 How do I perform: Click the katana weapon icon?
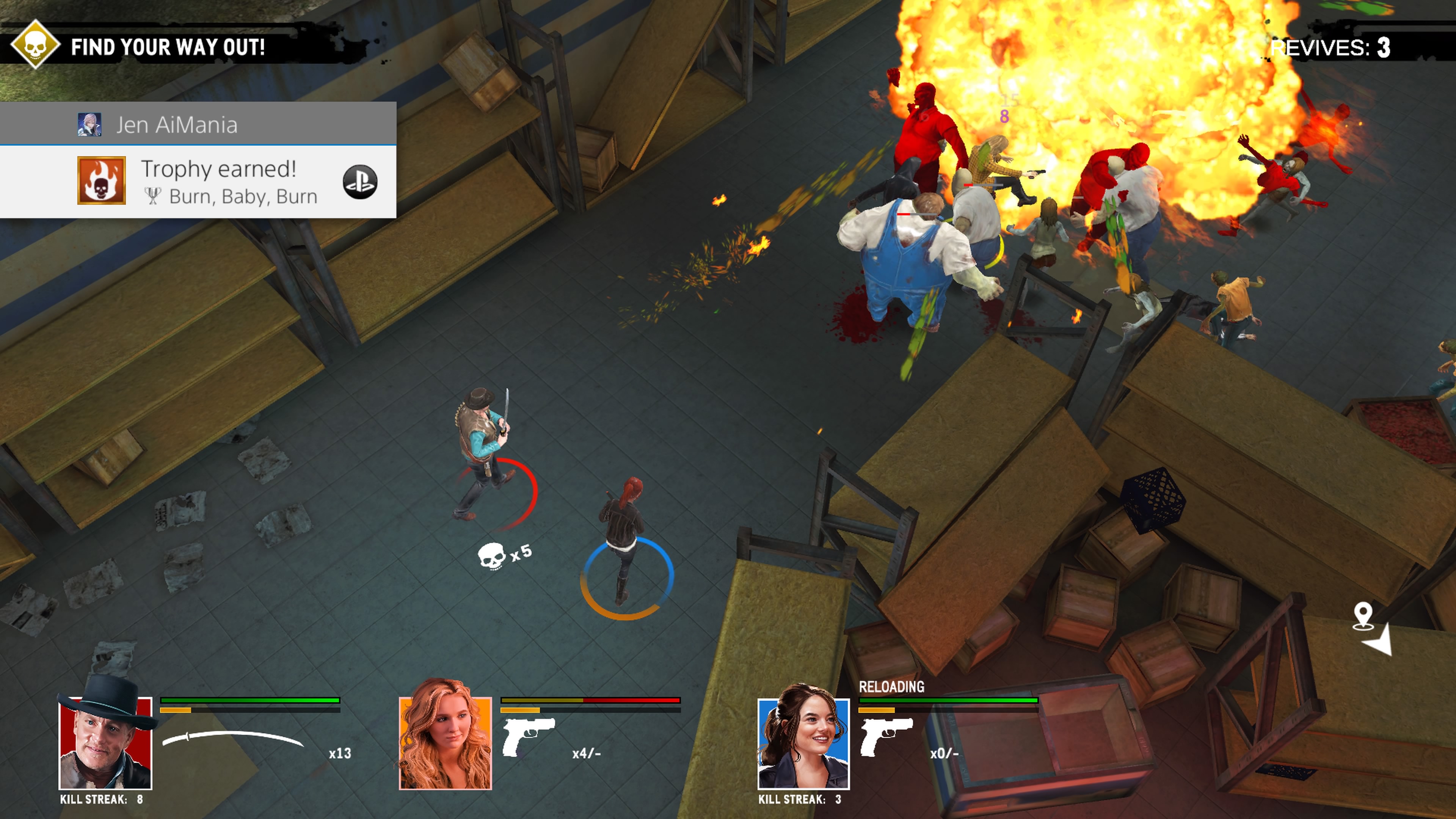[232, 737]
